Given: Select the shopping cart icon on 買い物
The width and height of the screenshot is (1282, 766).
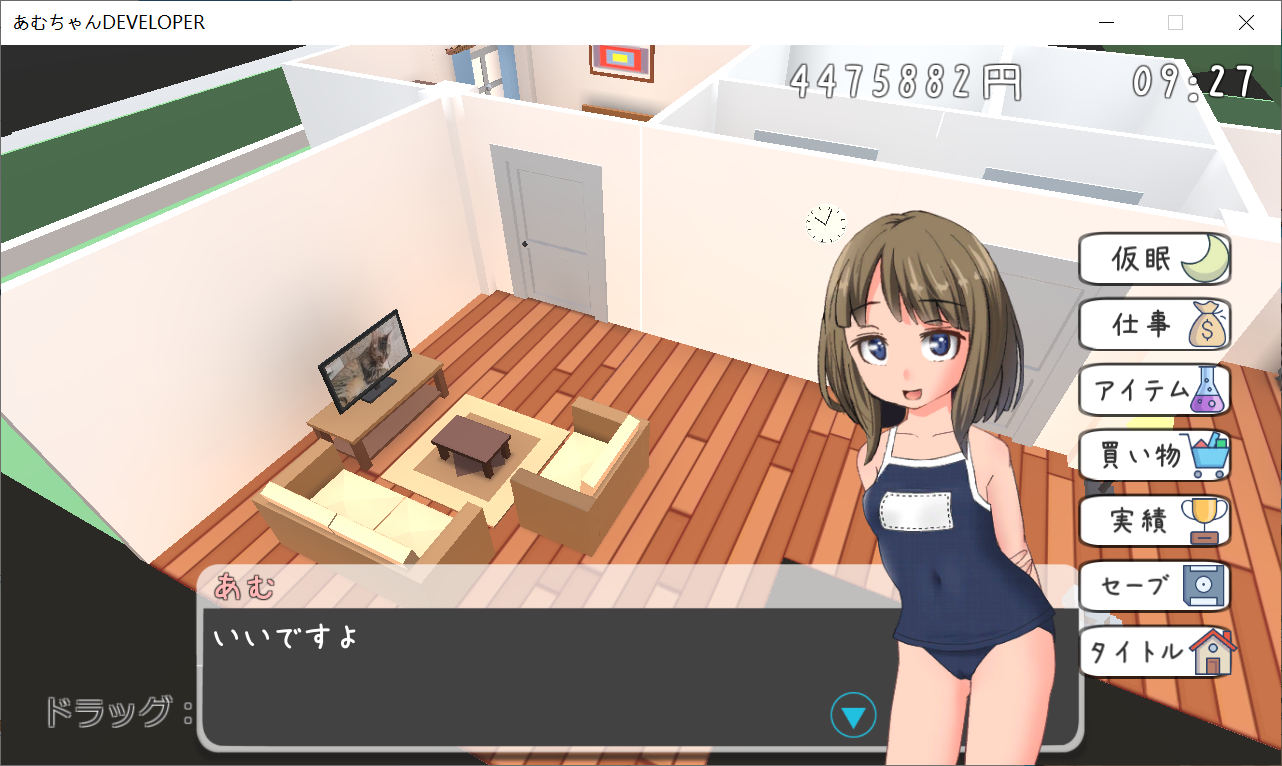Looking at the screenshot, I should pyautogui.click(x=1210, y=455).
